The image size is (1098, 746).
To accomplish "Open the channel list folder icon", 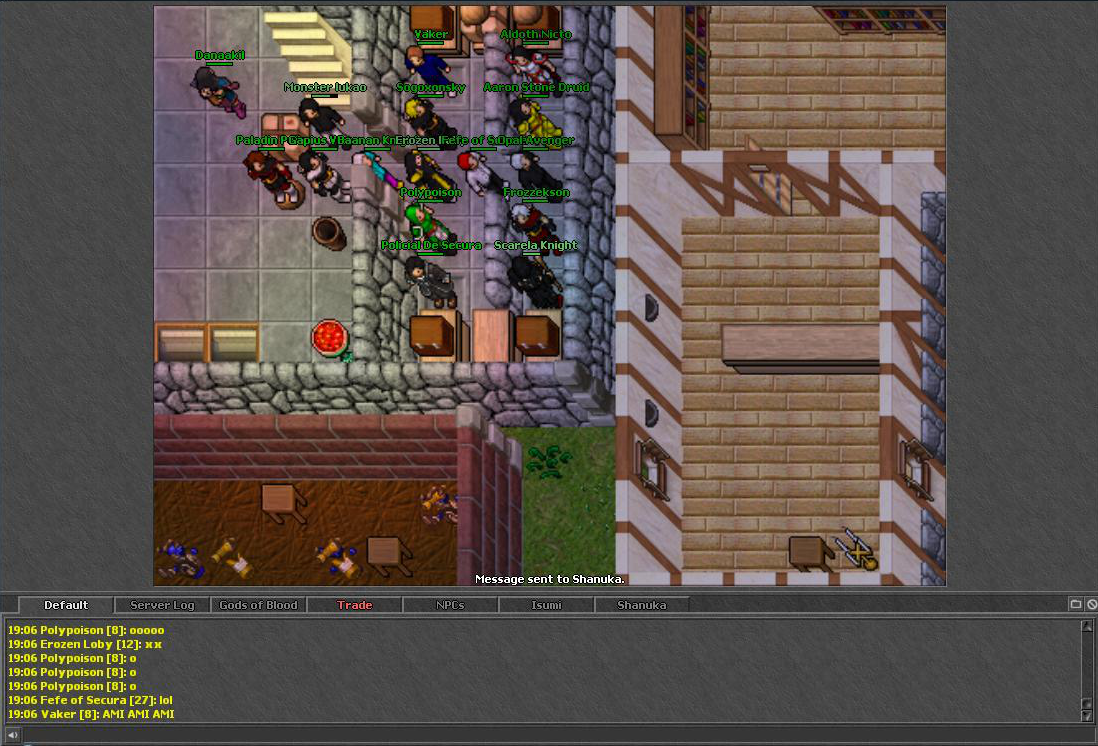I will [x=1076, y=604].
